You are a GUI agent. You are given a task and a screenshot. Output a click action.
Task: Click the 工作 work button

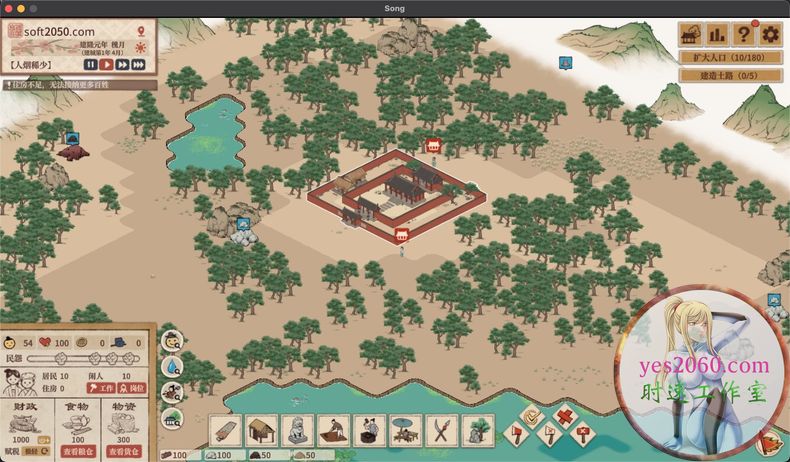(x=103, y=388)
